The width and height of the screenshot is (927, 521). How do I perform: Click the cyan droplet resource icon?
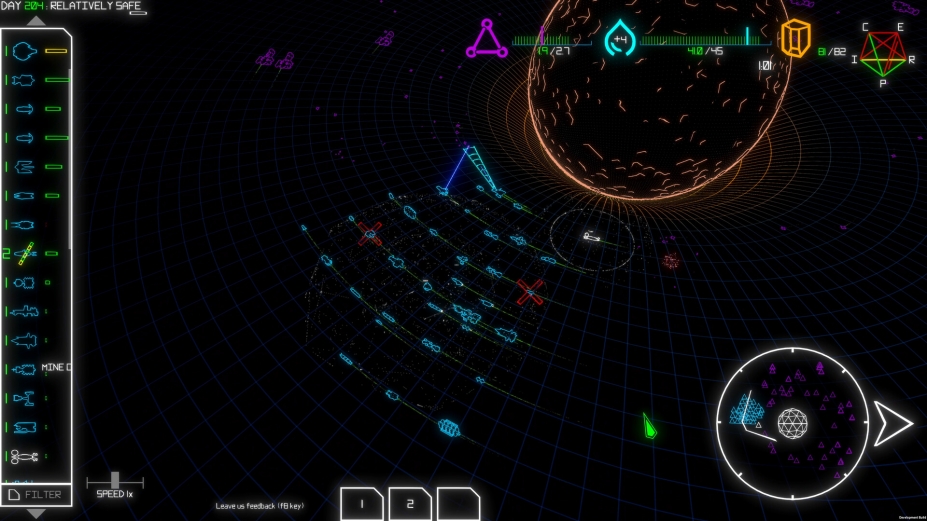coord(620,40)
